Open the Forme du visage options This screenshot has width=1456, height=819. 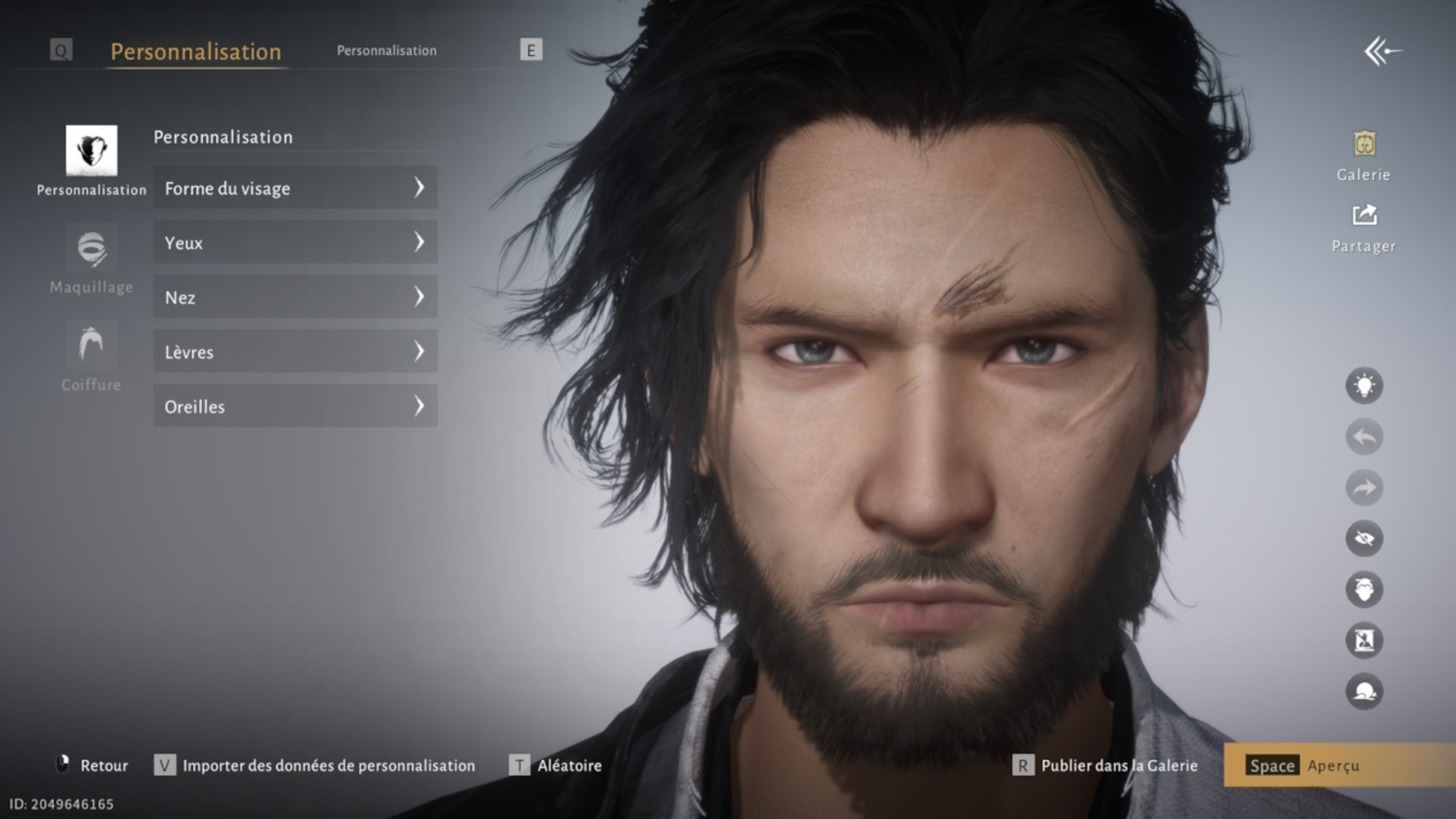[x=295, y=188]
